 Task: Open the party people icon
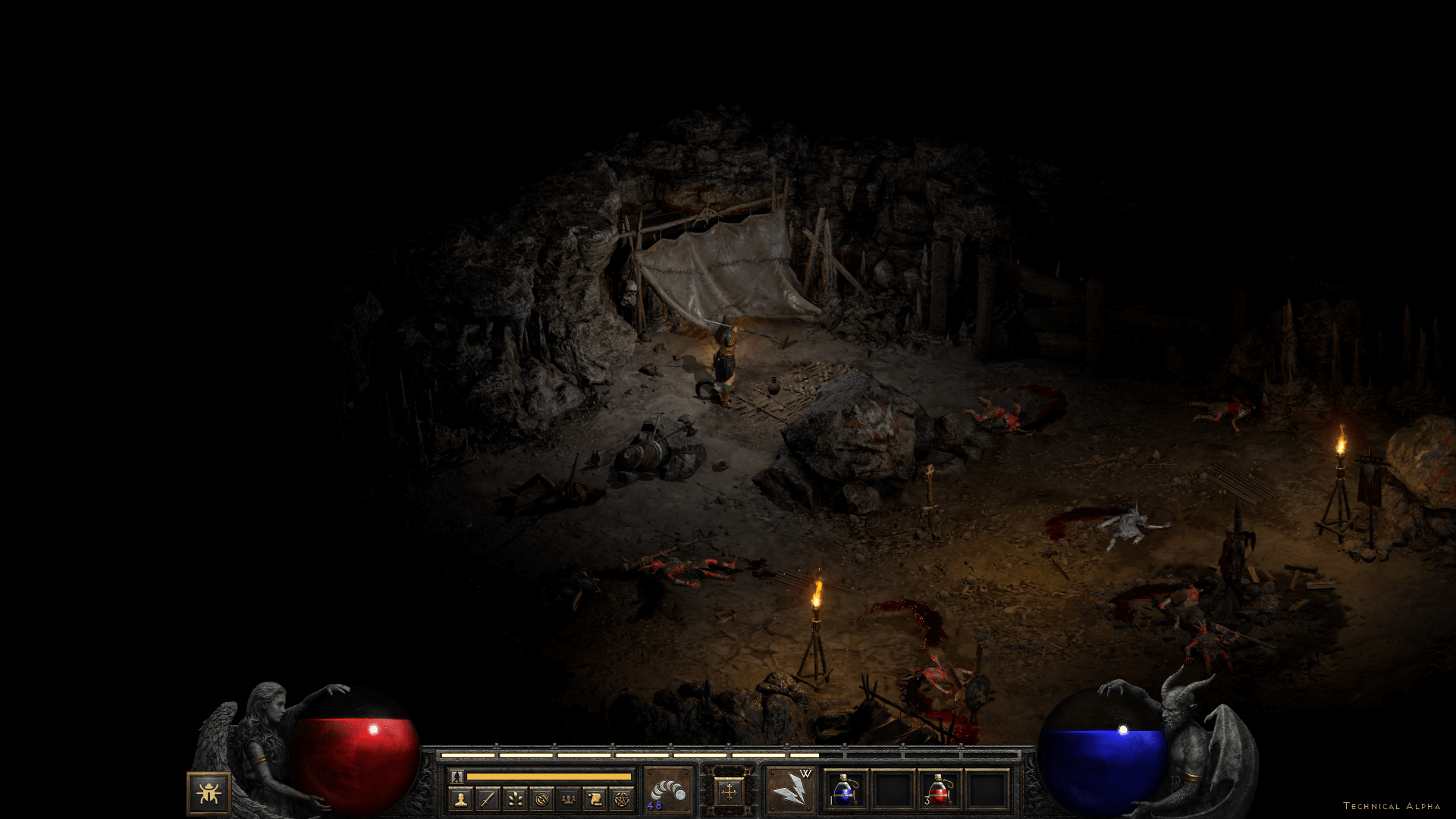click(x=569, y=799)
